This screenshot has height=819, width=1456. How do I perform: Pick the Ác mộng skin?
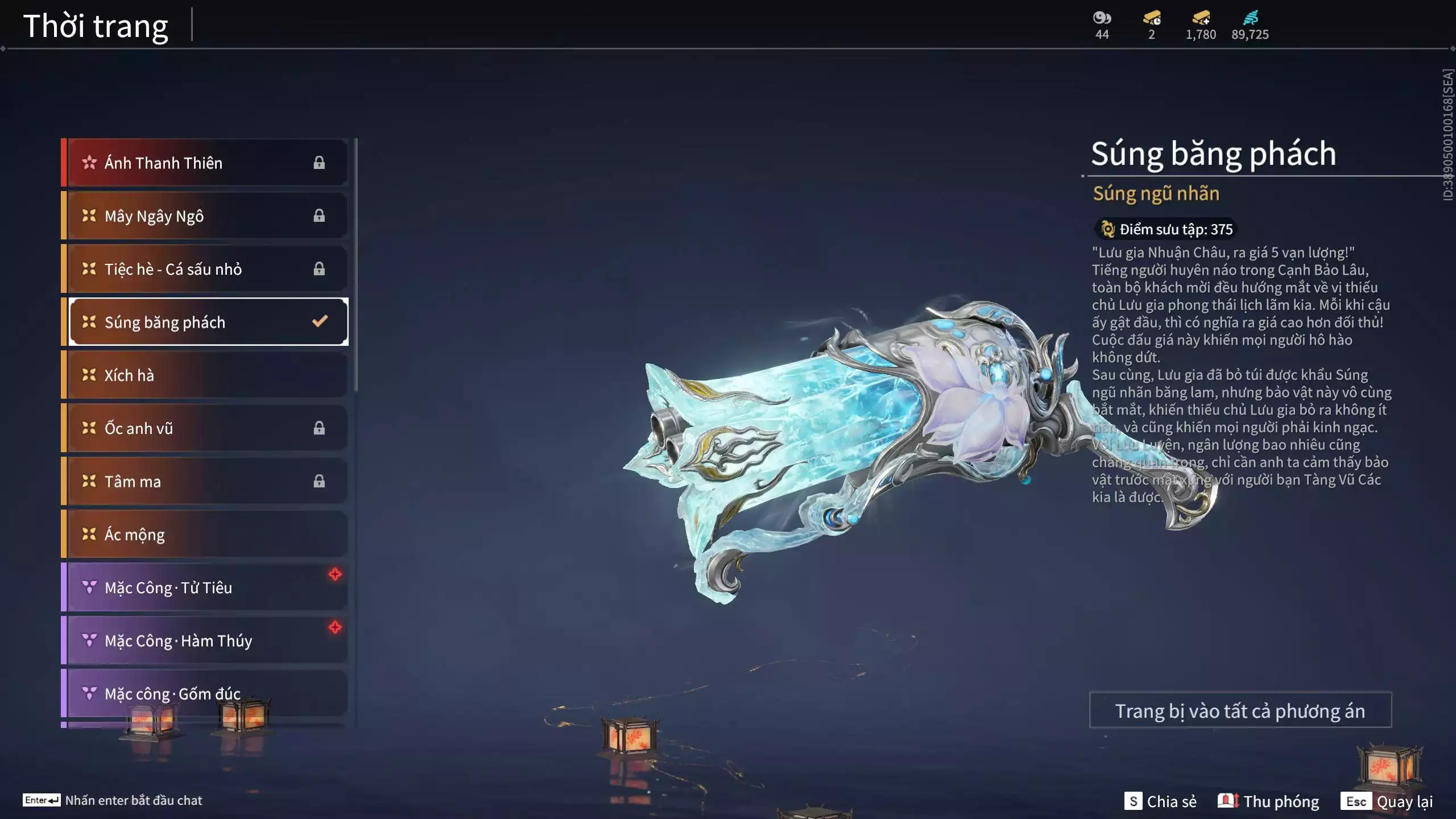tap(205, 534)
